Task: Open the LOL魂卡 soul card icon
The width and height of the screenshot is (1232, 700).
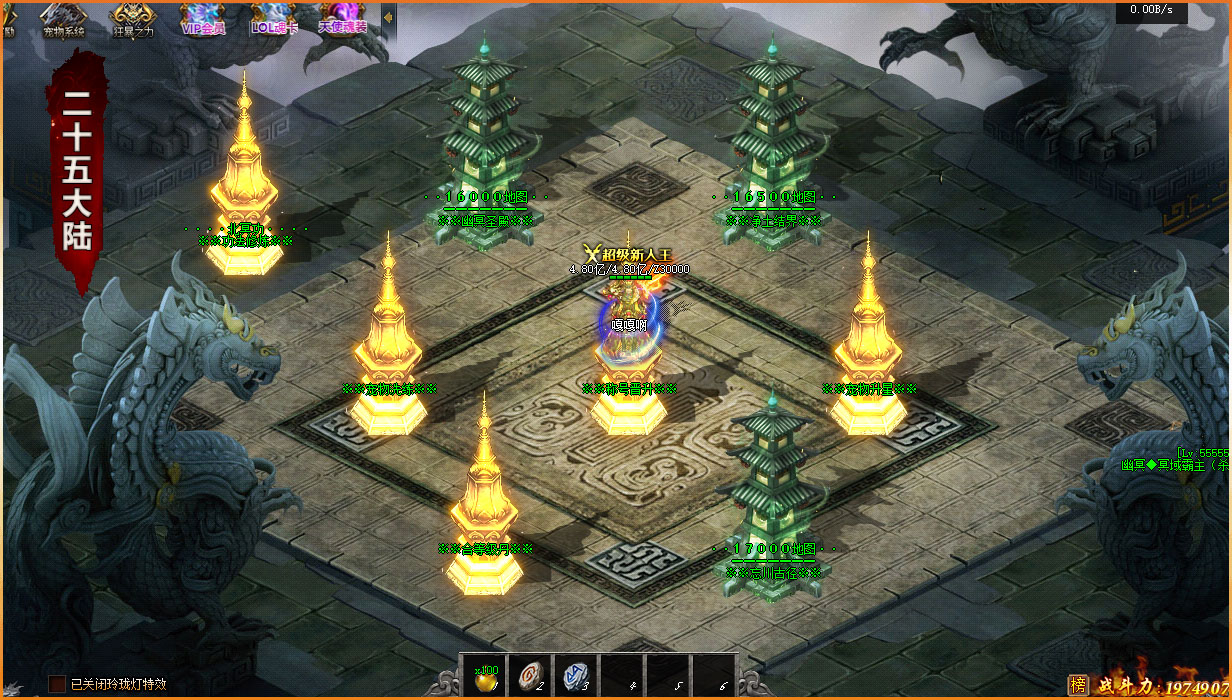Action: [x=273, y=19]
